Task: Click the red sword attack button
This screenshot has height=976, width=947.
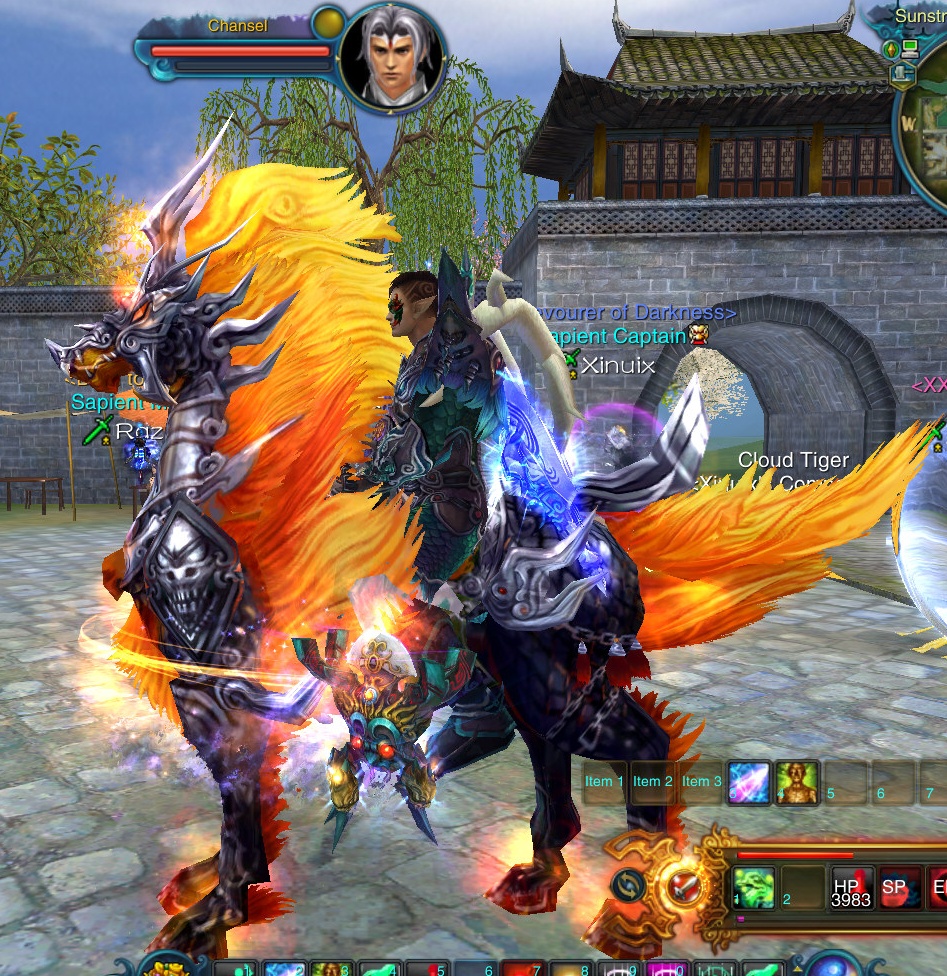Action: (x=685, y=884)
